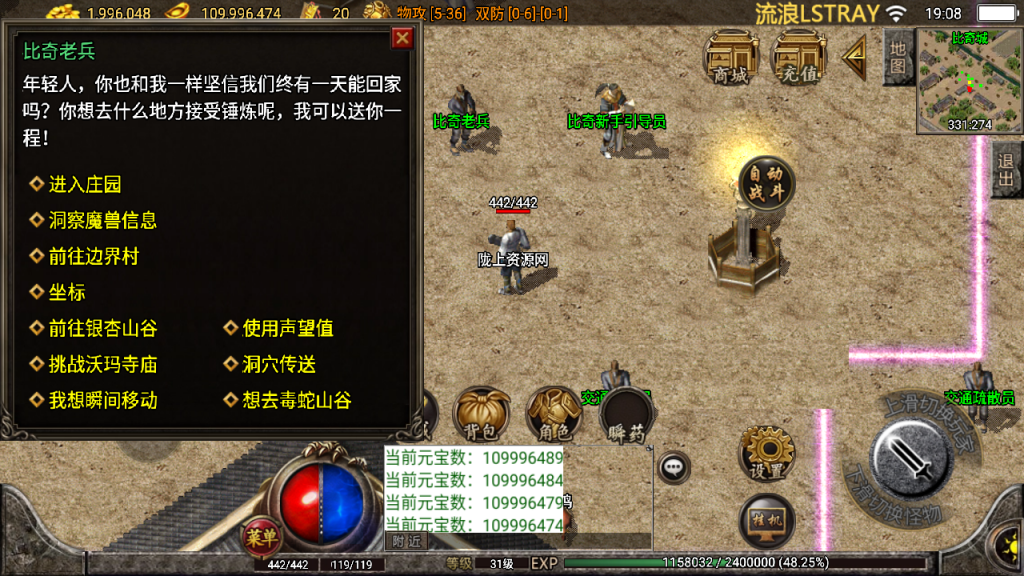Select the 洞穴传送 teleport option

(x=279, y=365)
